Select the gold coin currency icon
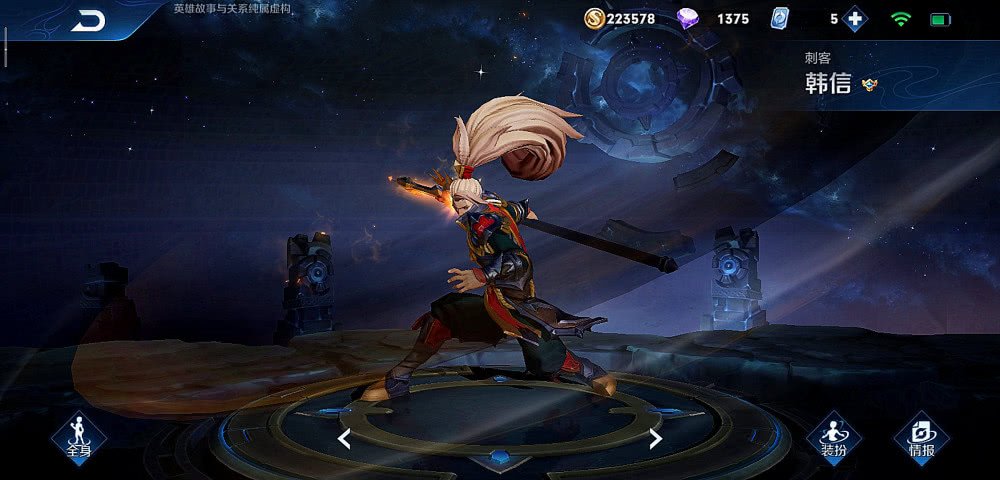This screenshot has width=1000, height=480. tap(594, 19)
